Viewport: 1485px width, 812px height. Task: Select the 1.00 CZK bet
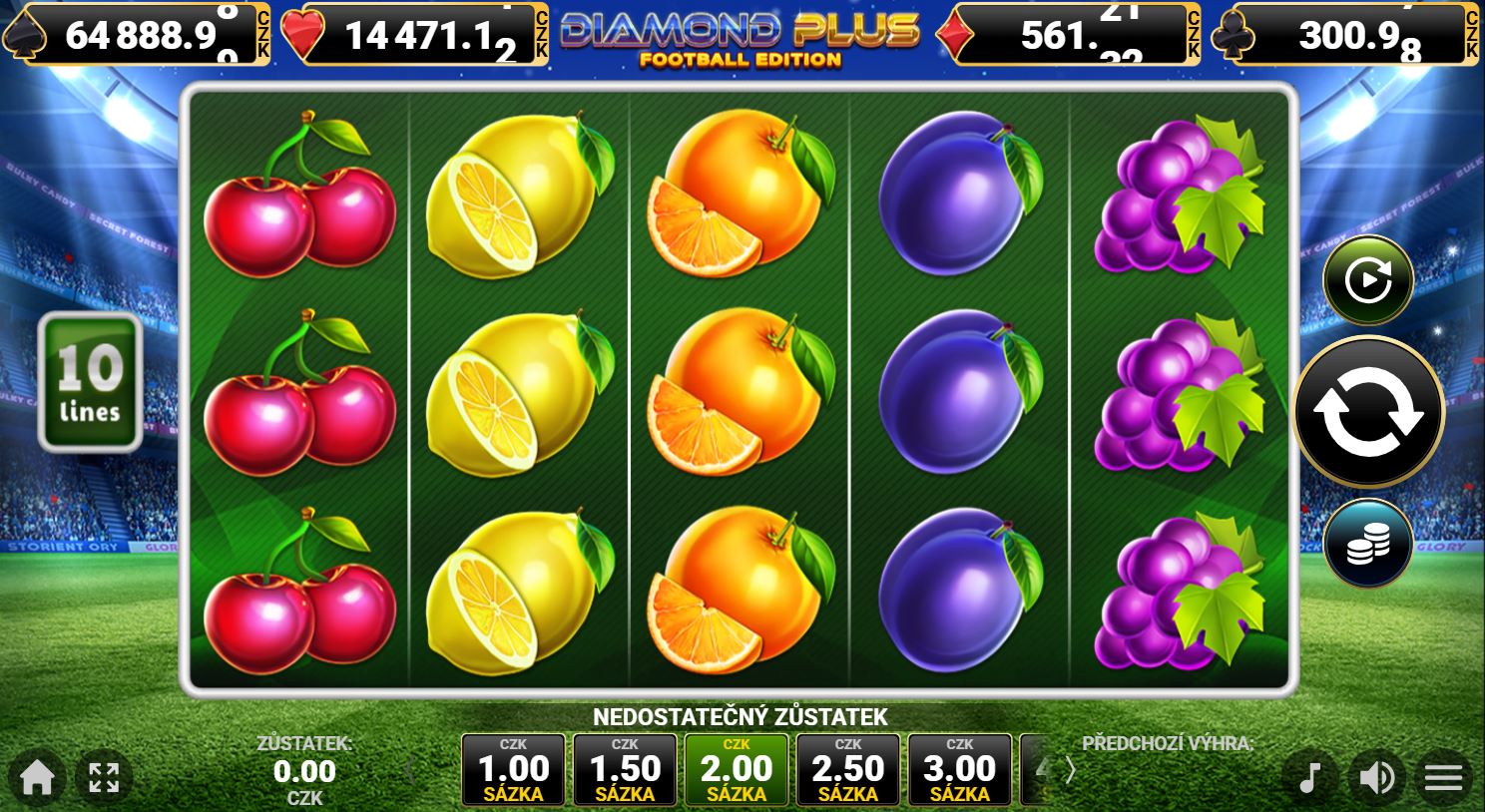tap(513, 769)
